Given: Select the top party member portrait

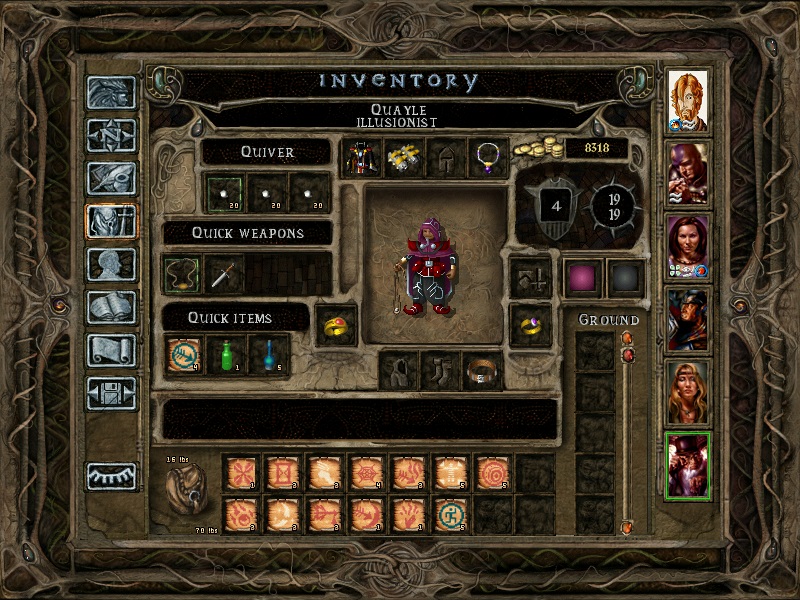Looking at the screenshot, I should 688,101.
